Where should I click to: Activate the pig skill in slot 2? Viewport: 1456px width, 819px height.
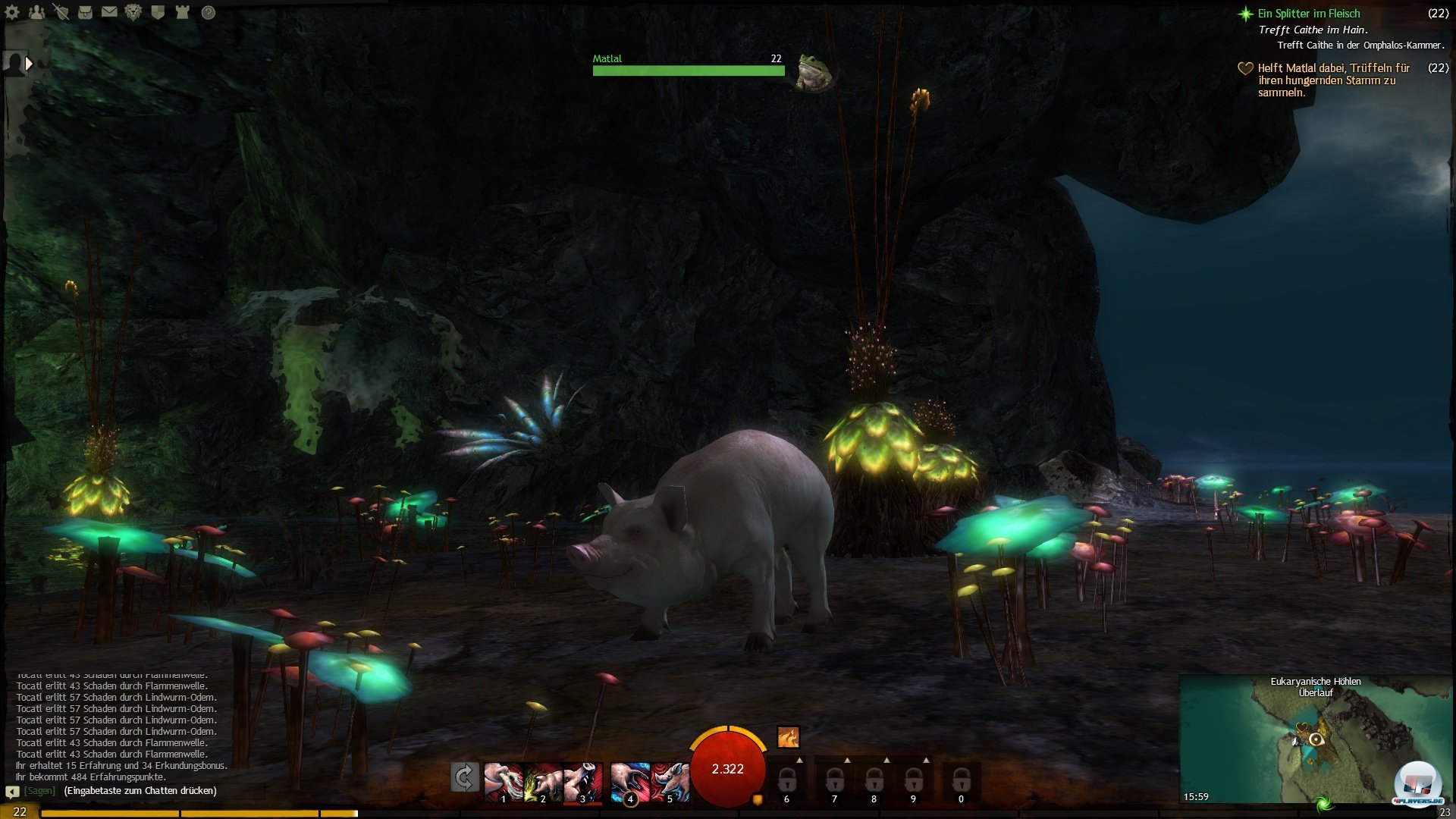point(544,782)
